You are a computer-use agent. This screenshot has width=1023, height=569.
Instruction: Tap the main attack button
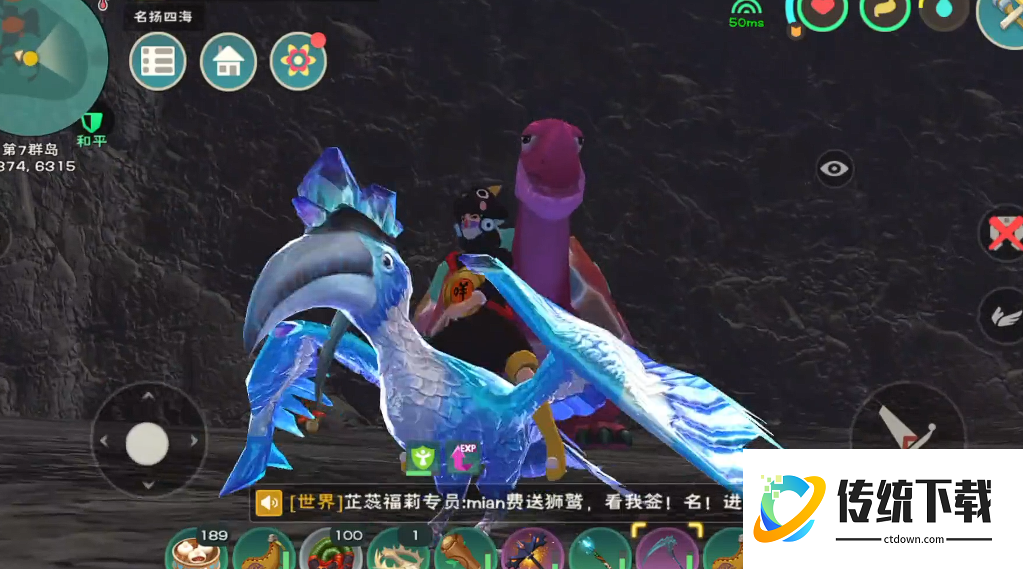[x=905, y=425]
